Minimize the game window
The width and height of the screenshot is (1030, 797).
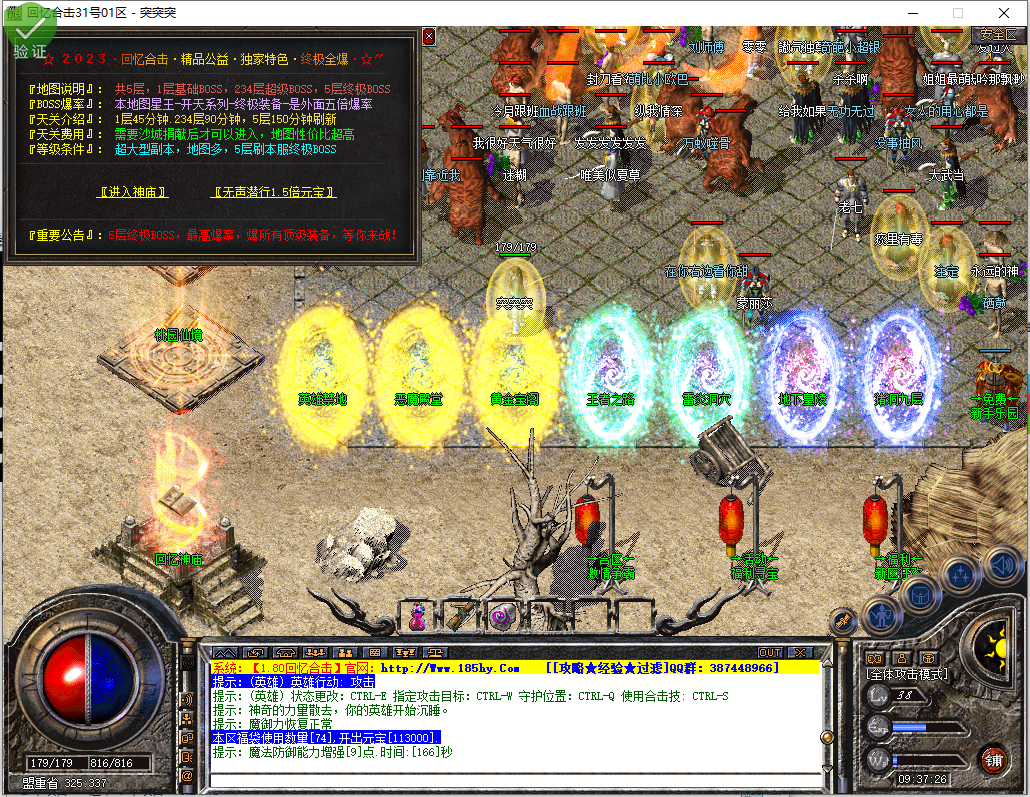coord(911,13)
